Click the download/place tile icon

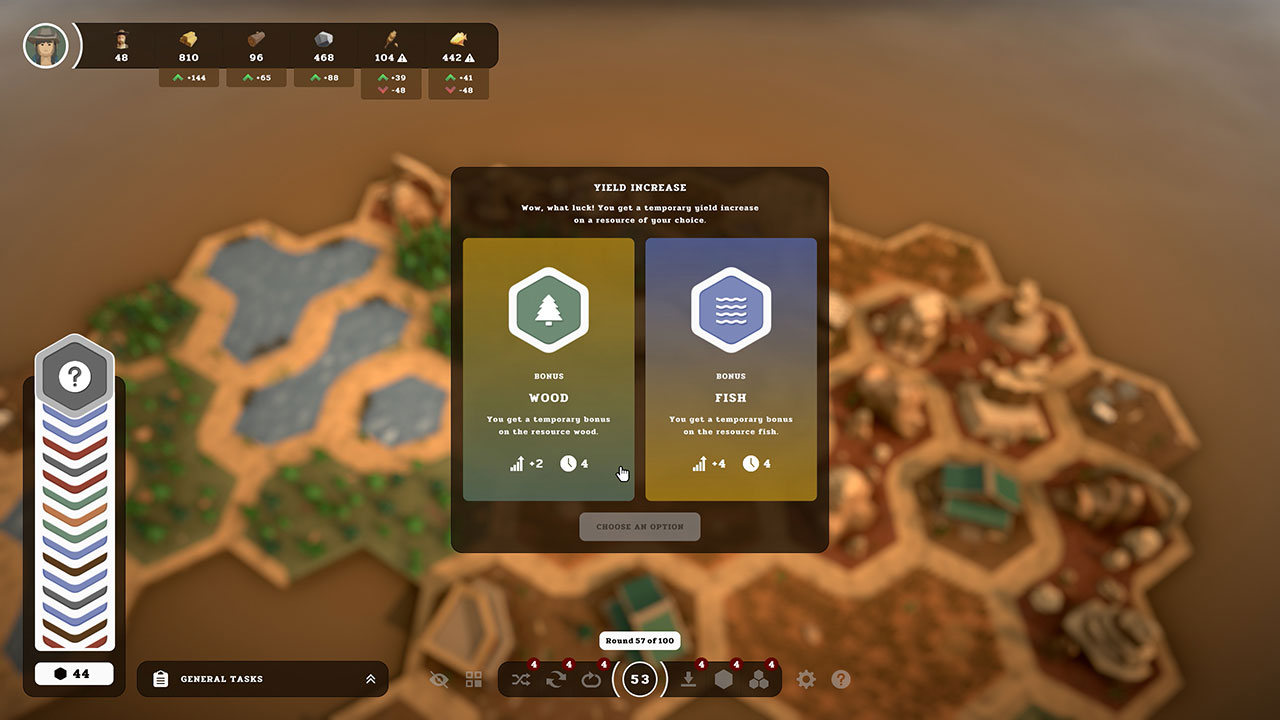tap(688, 679)
